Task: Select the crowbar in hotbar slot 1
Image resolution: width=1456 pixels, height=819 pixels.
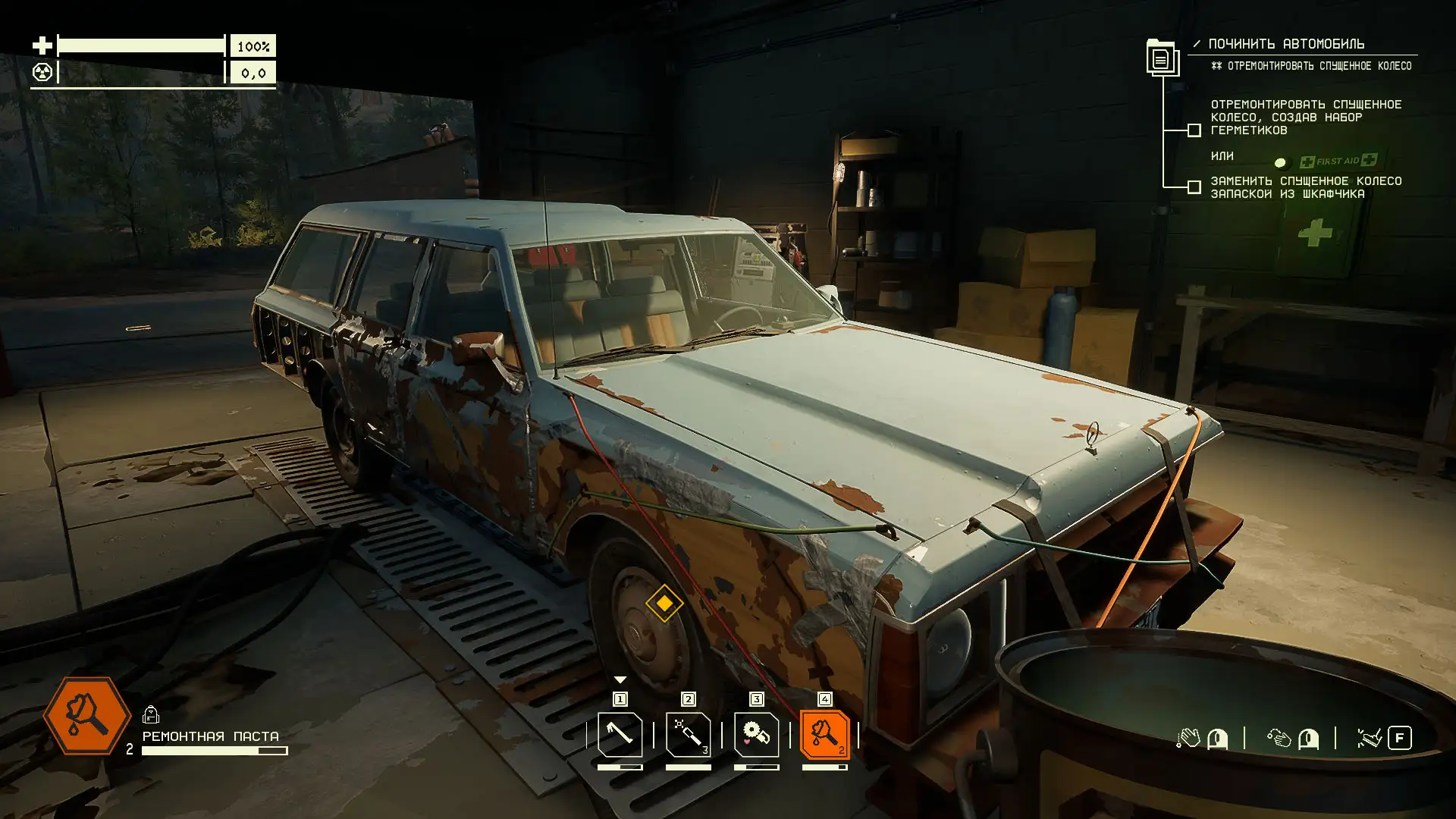Action: [x=620, y=734]
